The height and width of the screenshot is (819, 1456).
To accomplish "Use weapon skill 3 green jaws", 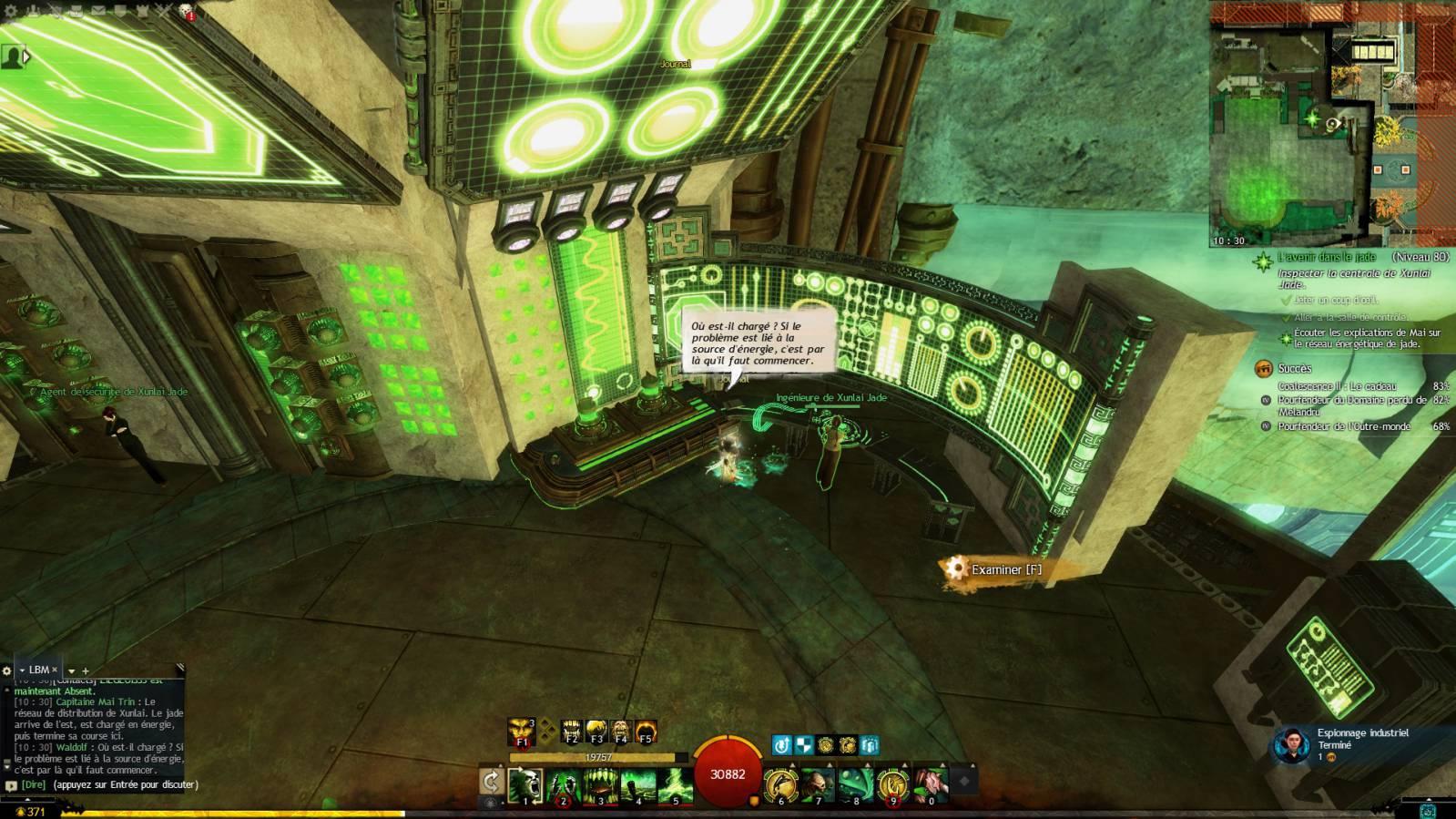I will tap(601, 784).
